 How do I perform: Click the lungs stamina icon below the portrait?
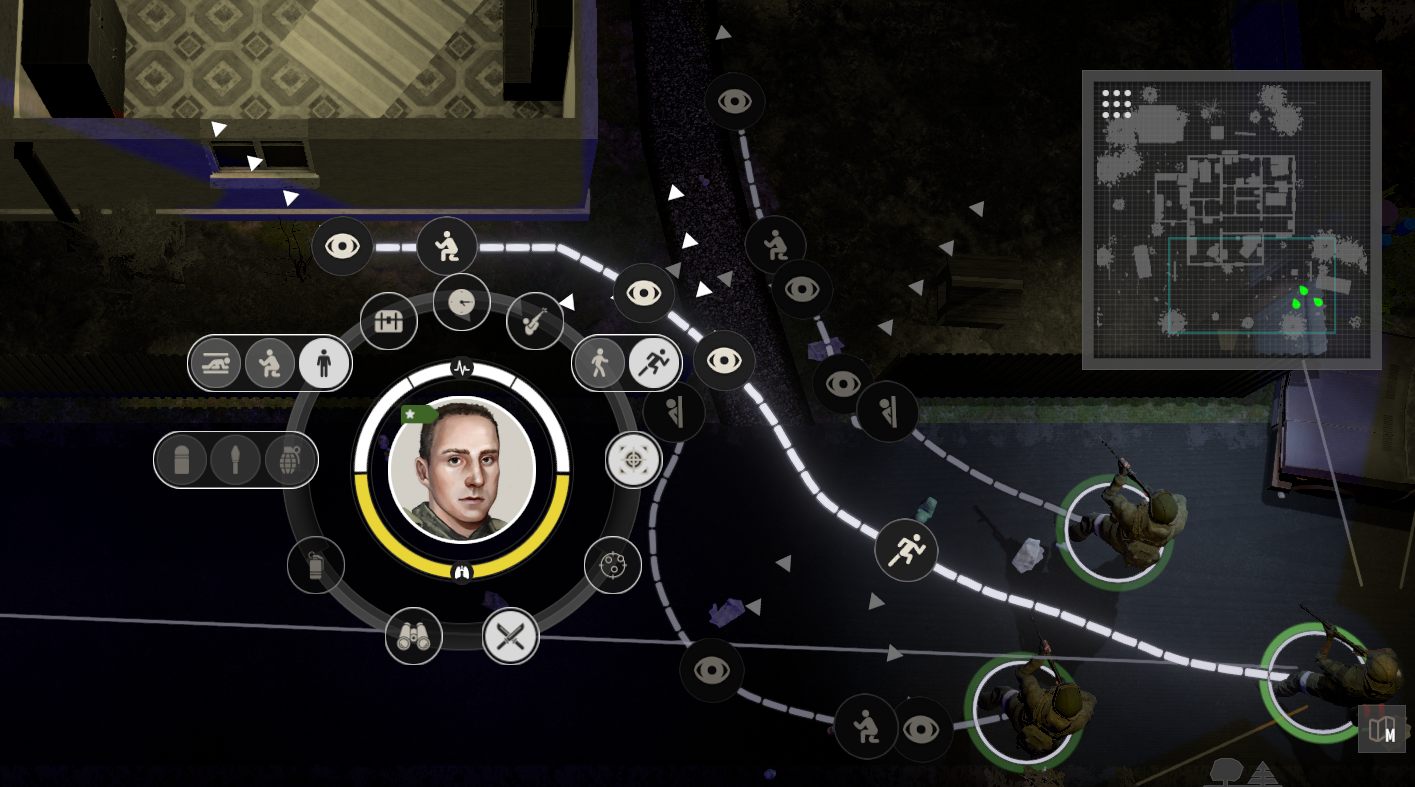tap(460, 572)
